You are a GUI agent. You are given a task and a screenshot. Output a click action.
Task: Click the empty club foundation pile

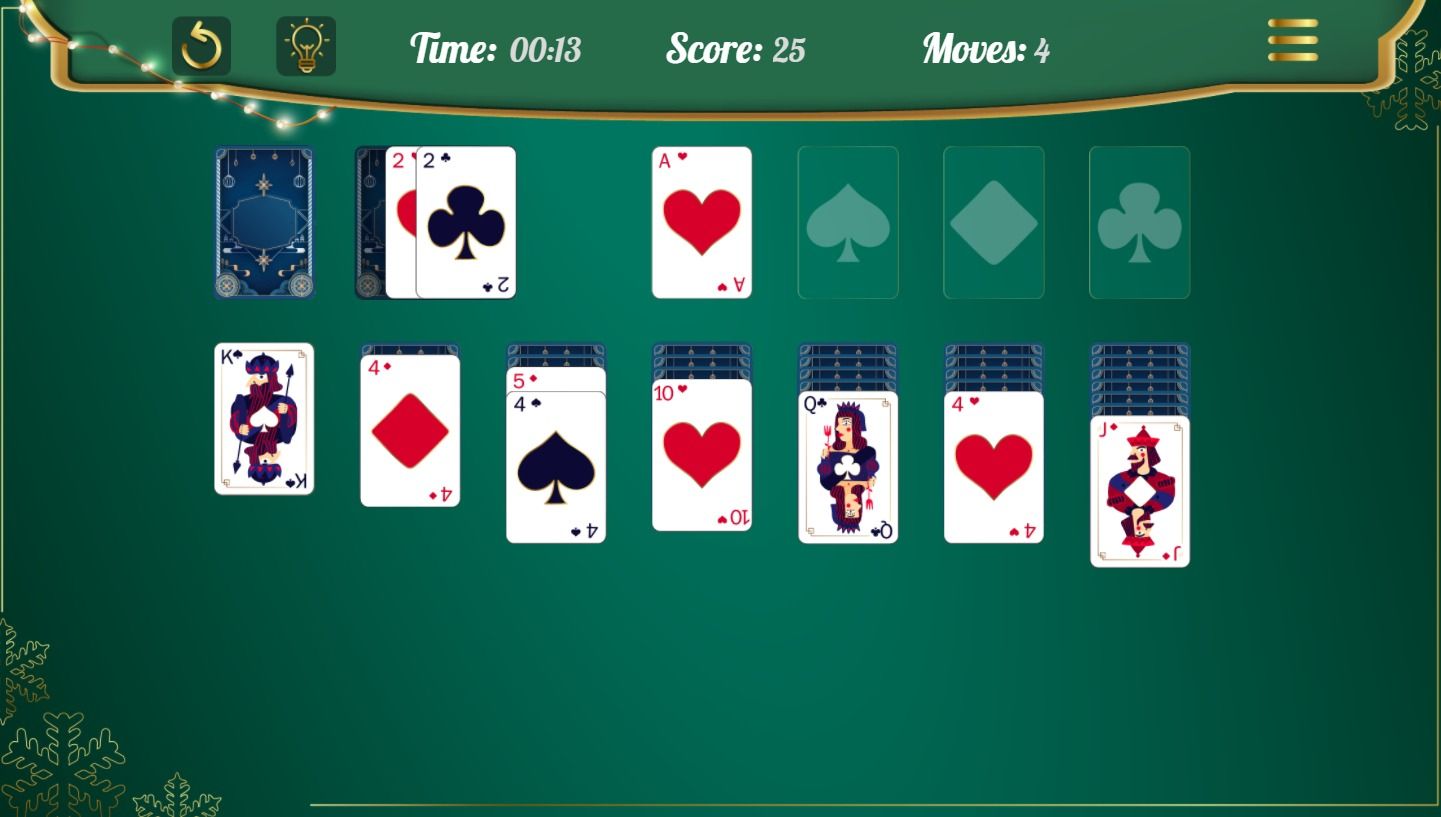point(1139,221)
